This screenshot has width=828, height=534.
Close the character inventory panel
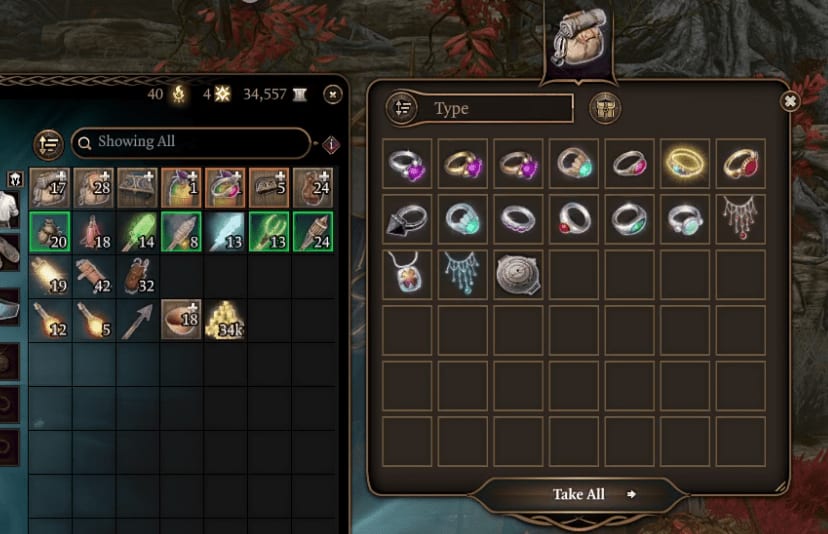(333, 94)
